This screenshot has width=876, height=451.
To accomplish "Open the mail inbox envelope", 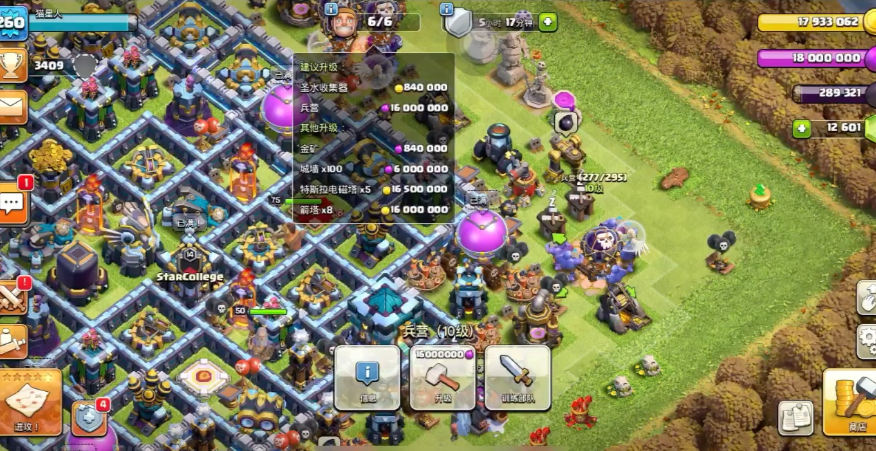I will pos(12,106).
